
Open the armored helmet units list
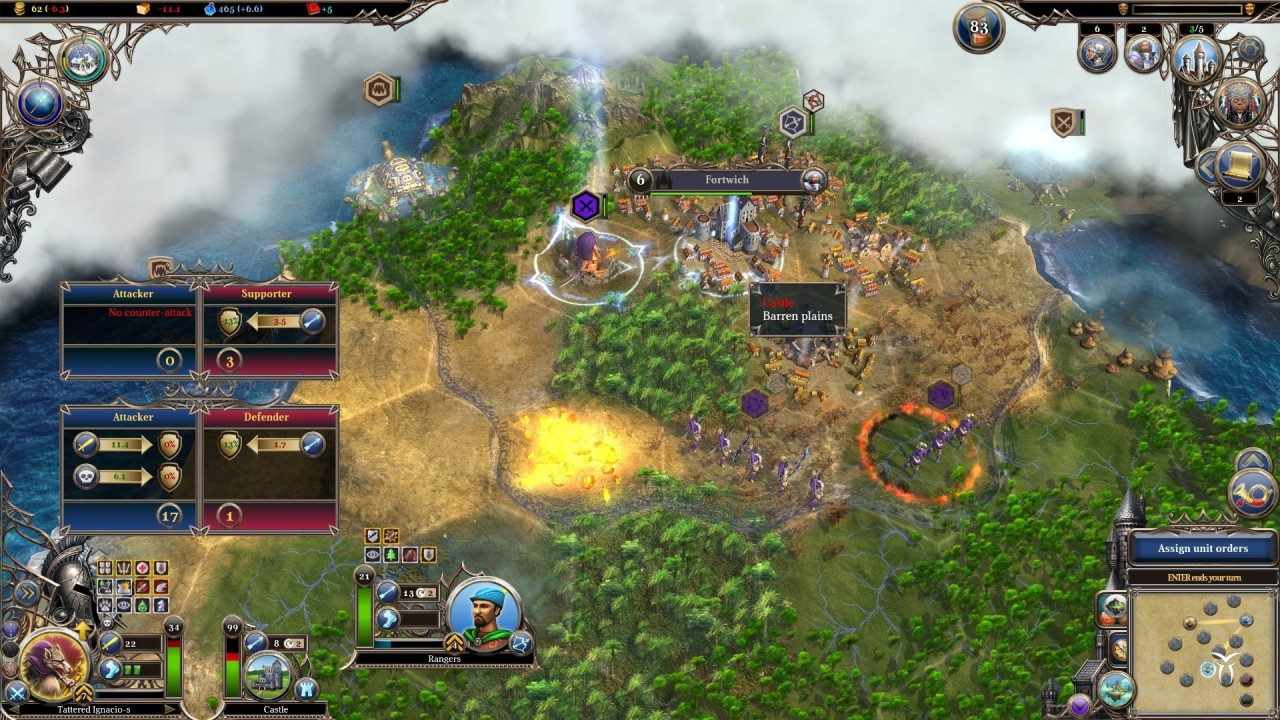(x=1097, y=54)
